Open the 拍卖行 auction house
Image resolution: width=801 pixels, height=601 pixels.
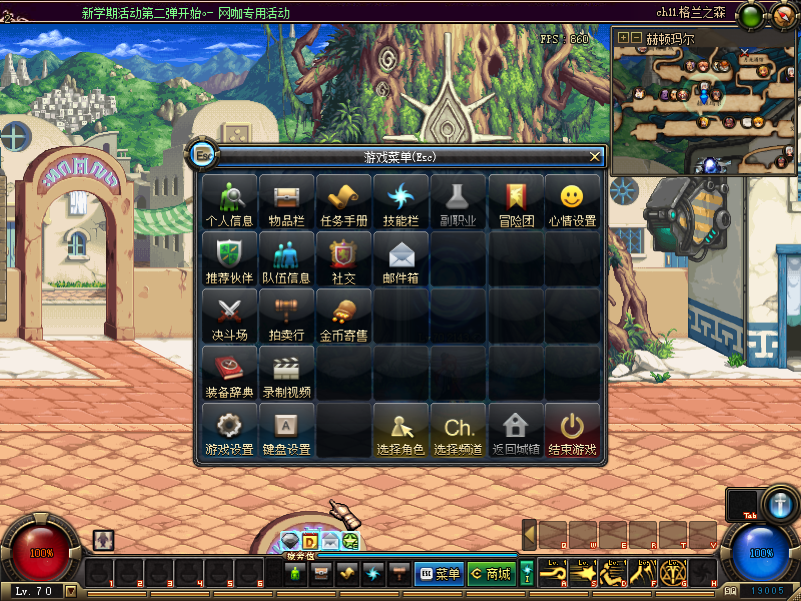point(287,317)
